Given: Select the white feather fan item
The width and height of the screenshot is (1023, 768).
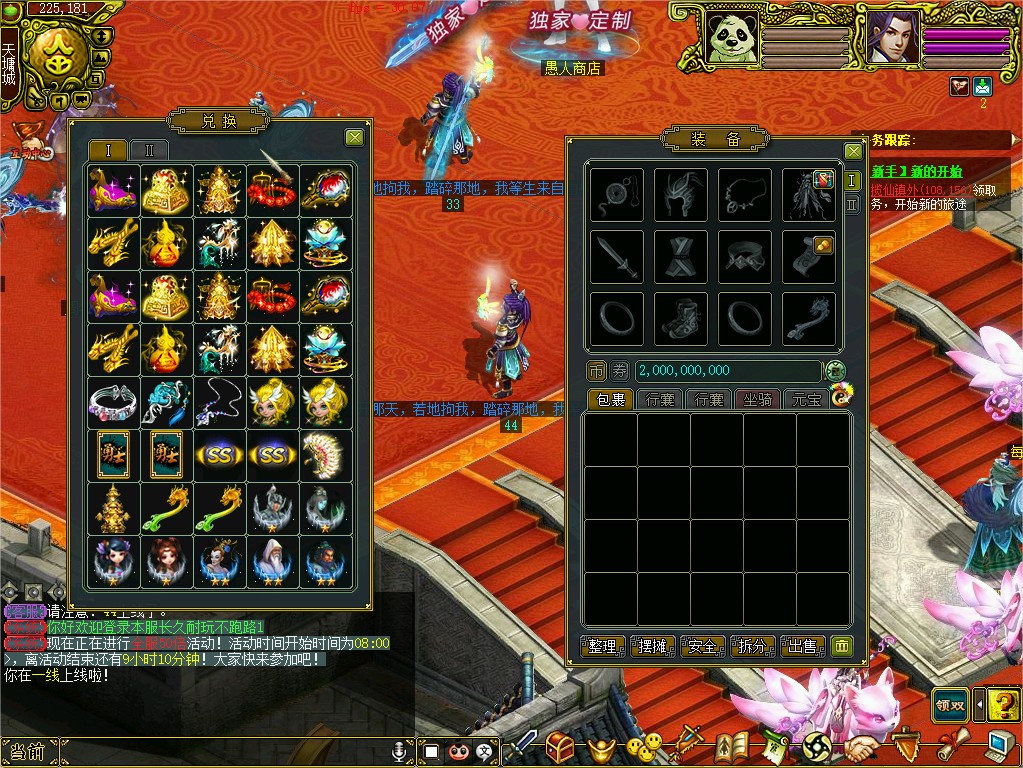Looking at the screenshot, I should pyautogui.click(x=326, y=456).
